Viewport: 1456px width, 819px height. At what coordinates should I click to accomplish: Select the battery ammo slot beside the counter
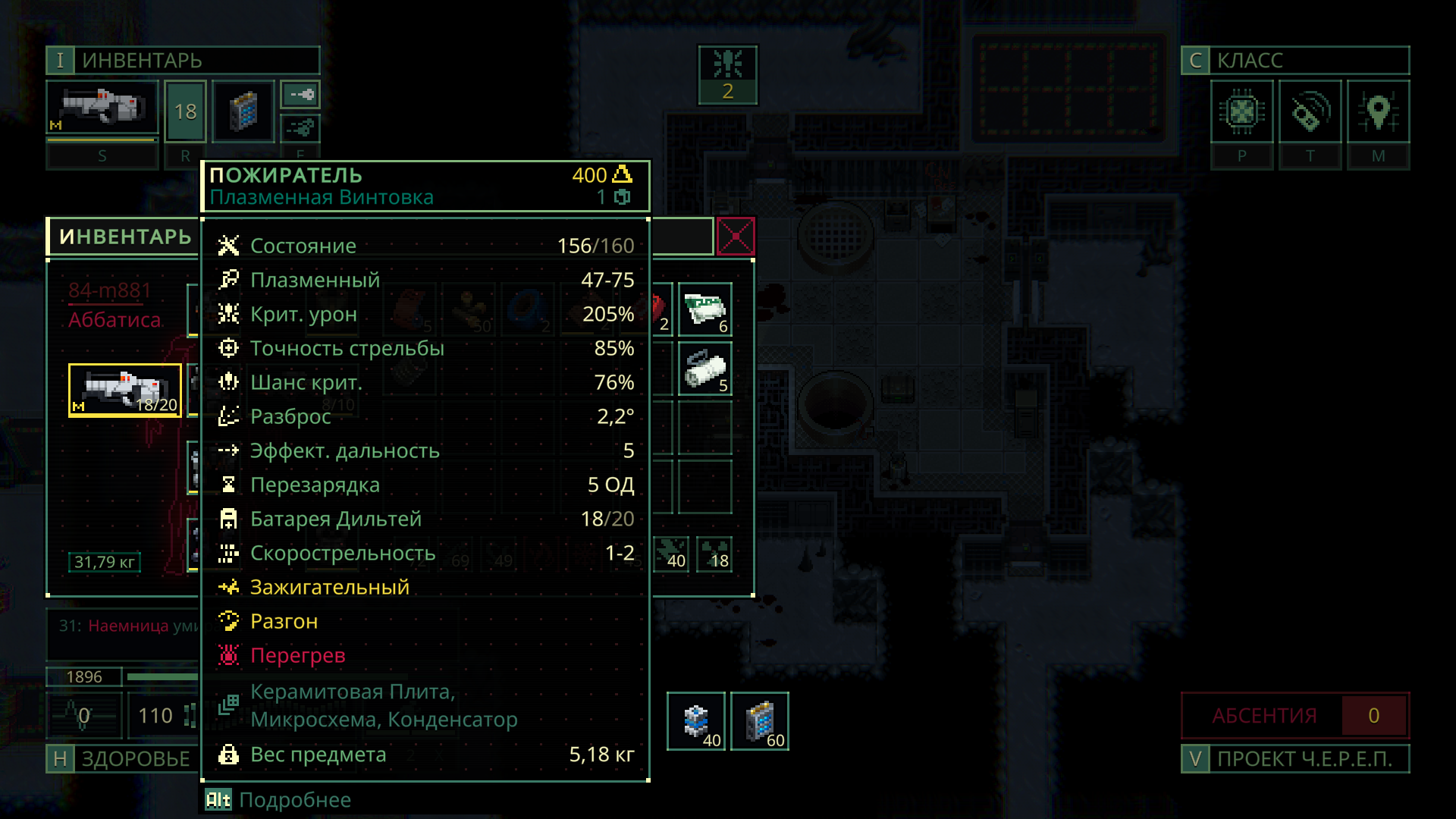(x=243, y=111)
